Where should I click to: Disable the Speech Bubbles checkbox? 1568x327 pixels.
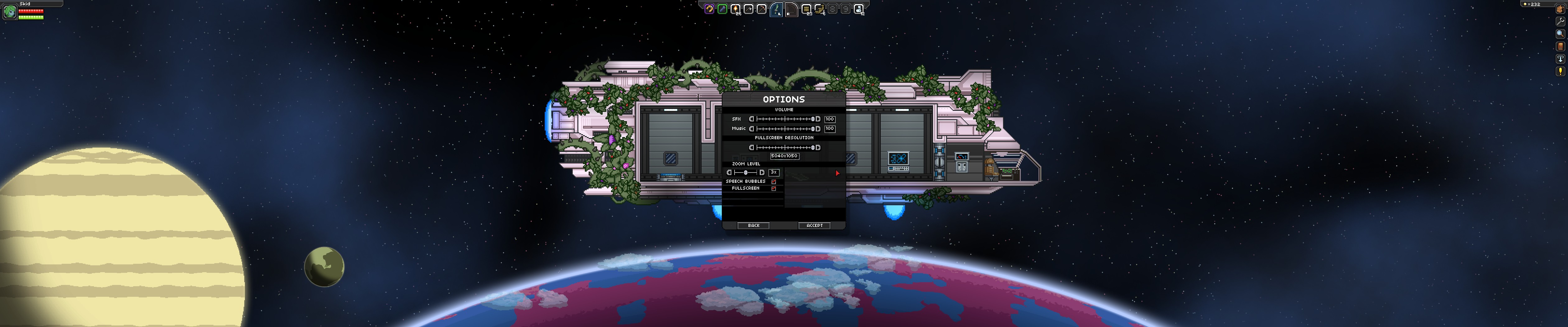click(774, 182)
